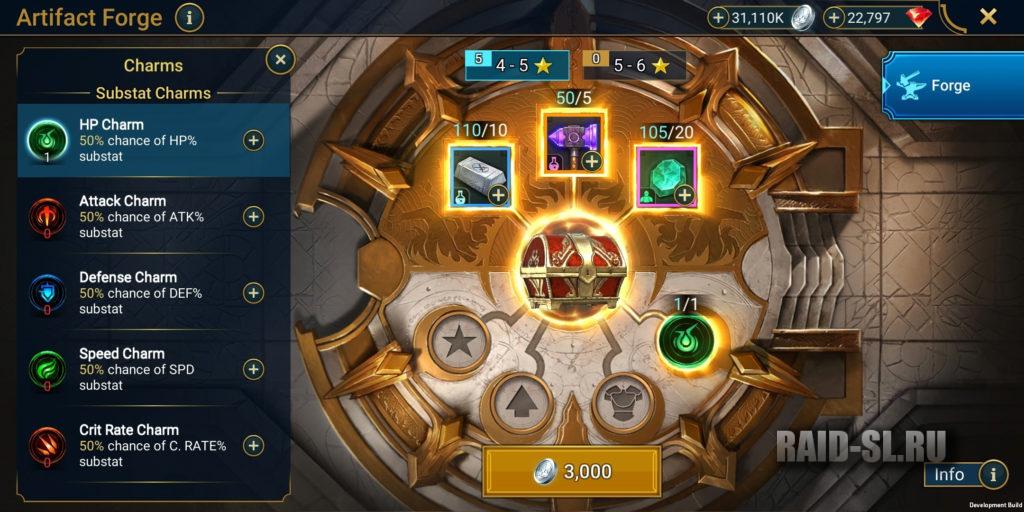
Task: Add a Crit Rate Charm
Action: pyautogui.click(x=254, y=445)
